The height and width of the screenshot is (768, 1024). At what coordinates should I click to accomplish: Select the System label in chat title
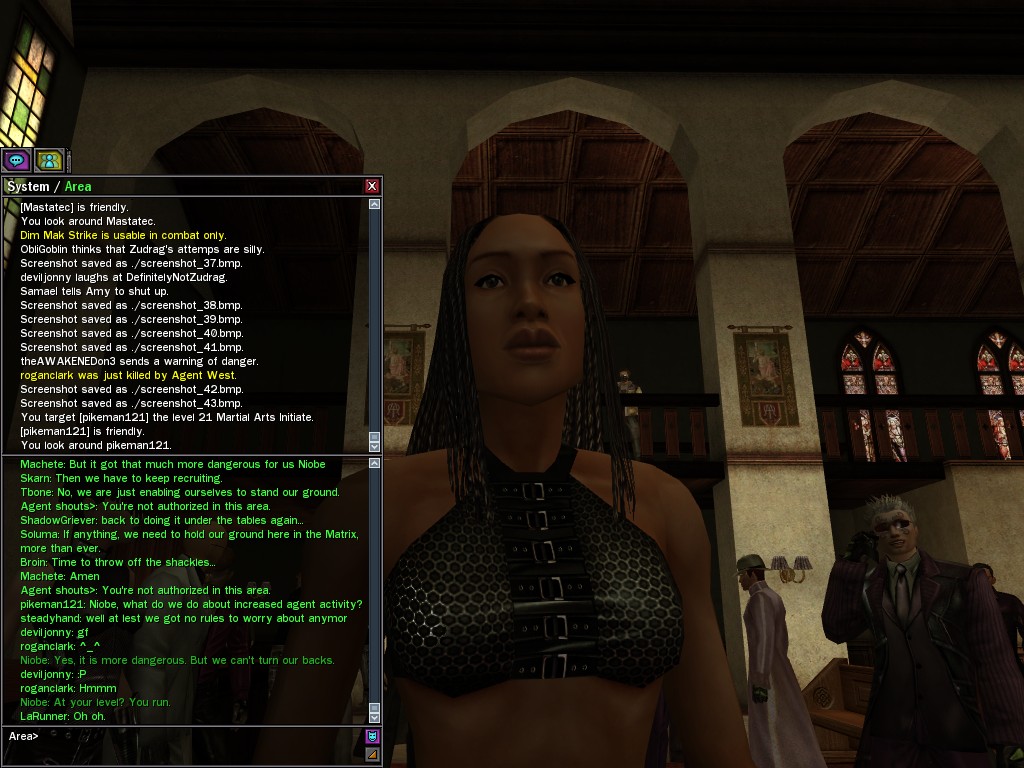(27, 187)
